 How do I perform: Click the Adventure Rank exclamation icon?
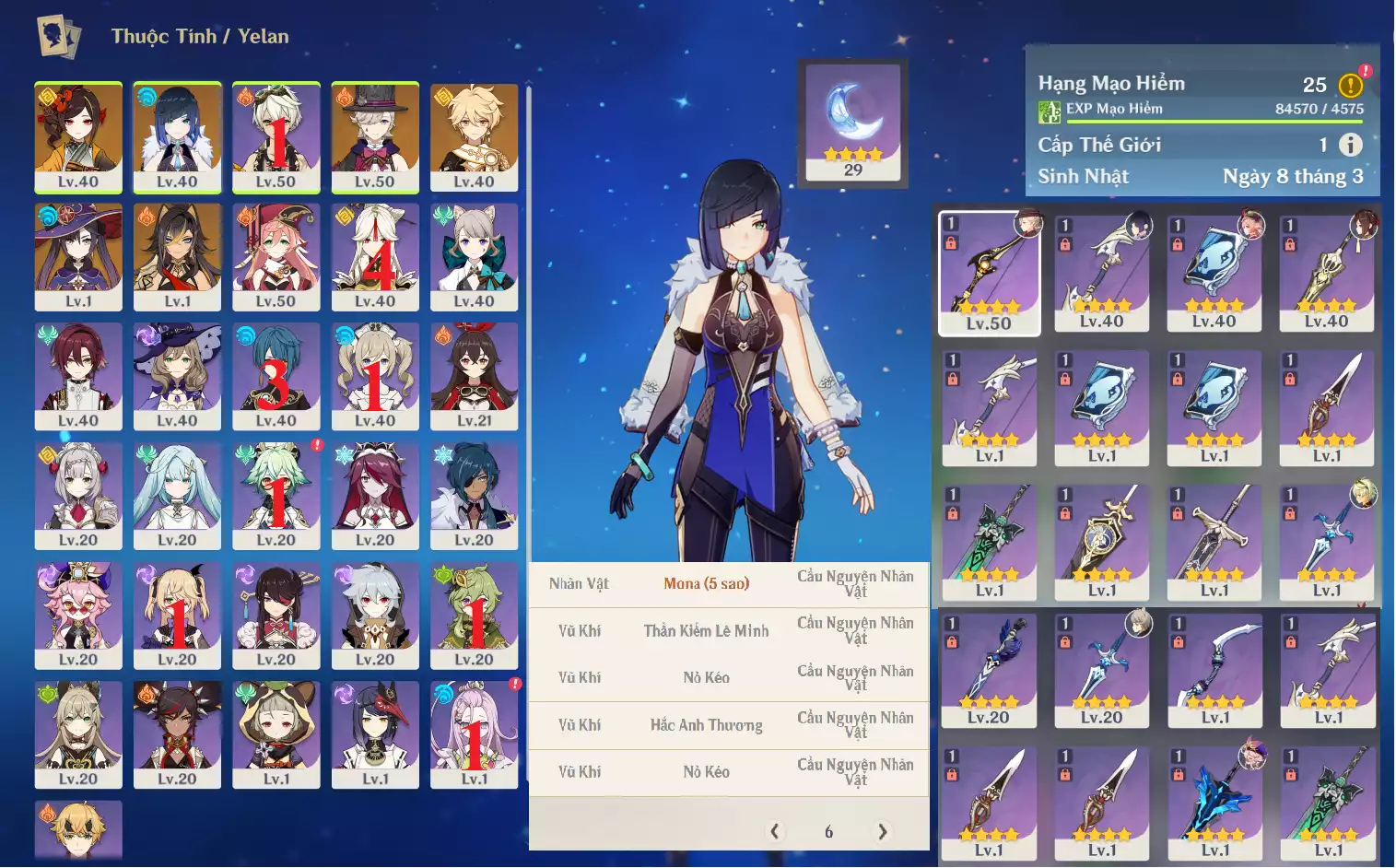click(1351, 85)
